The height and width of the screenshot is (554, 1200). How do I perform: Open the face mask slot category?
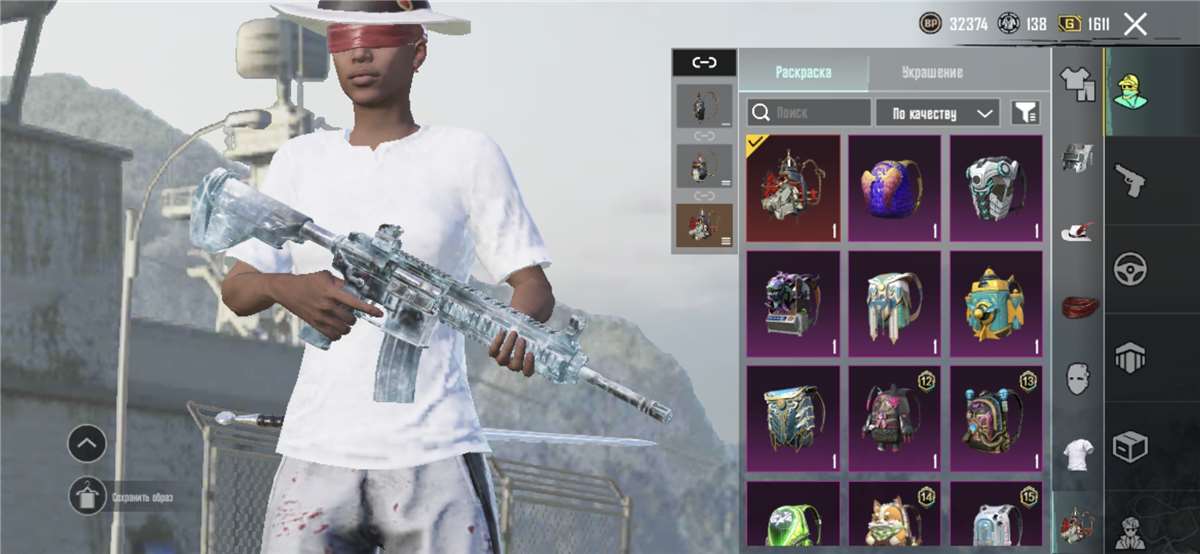tap(1077, 380)
